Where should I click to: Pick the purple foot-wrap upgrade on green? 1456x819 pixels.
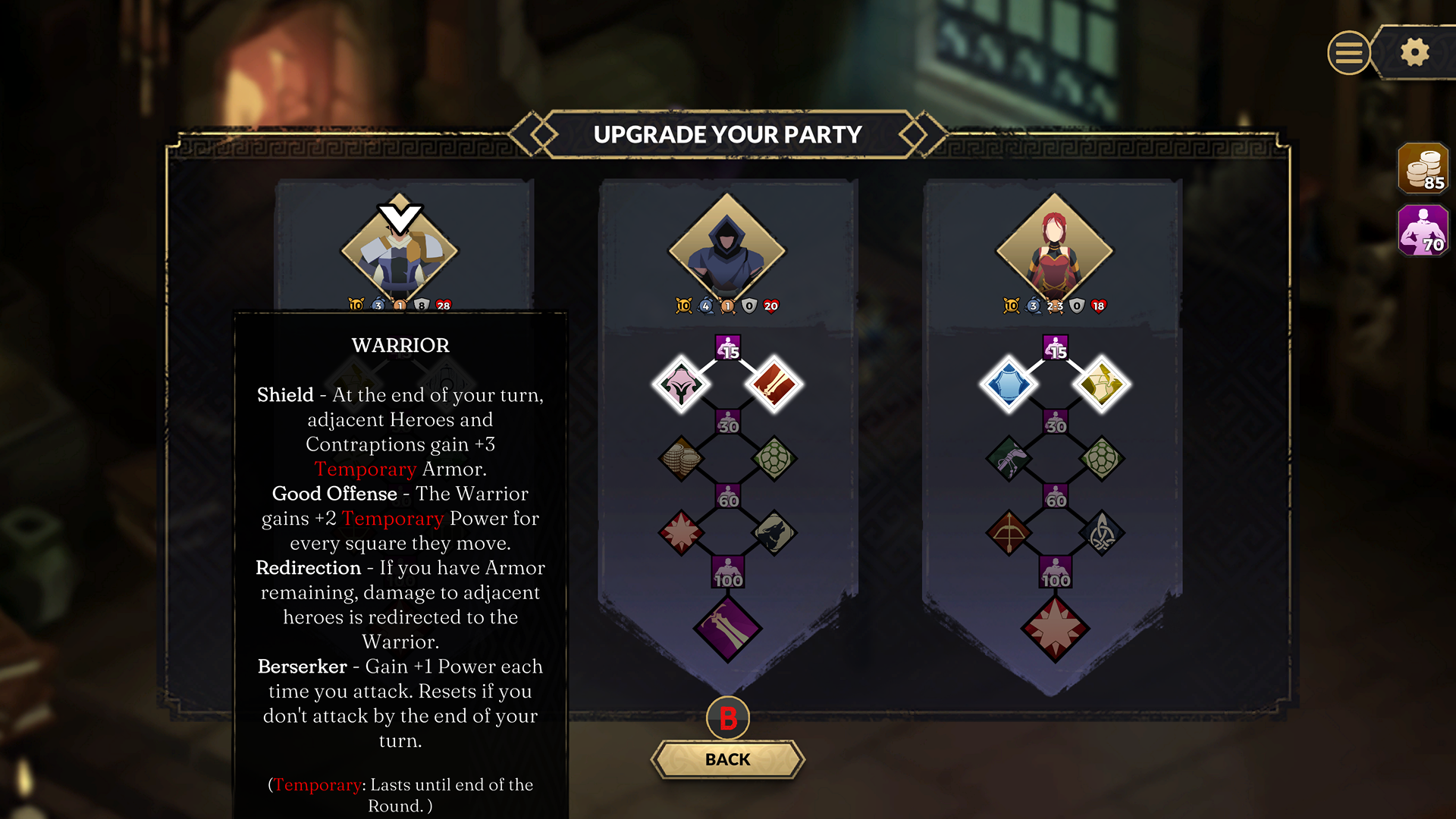1009,458
